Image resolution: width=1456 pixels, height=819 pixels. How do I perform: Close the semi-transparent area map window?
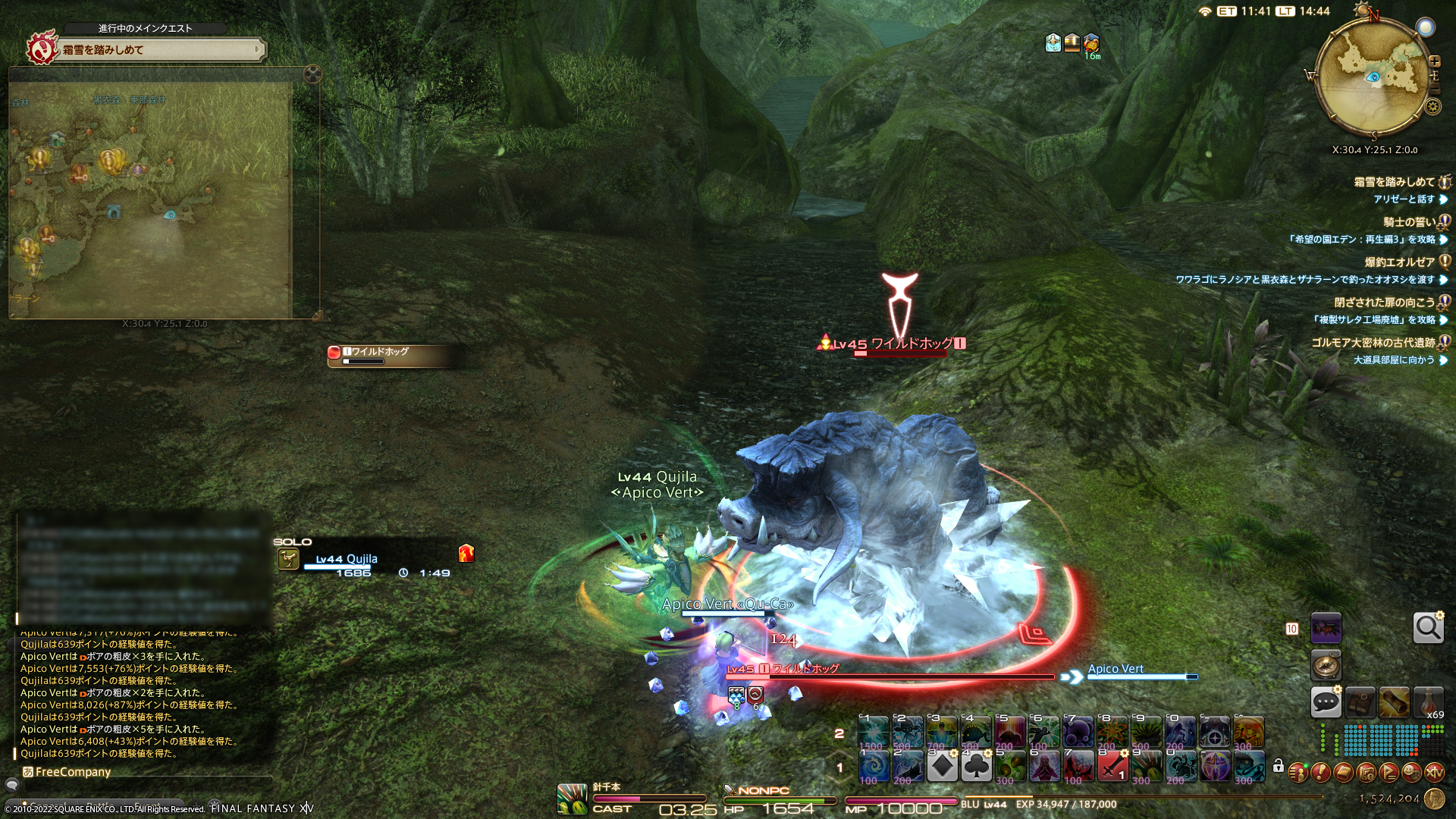[312, 74]
